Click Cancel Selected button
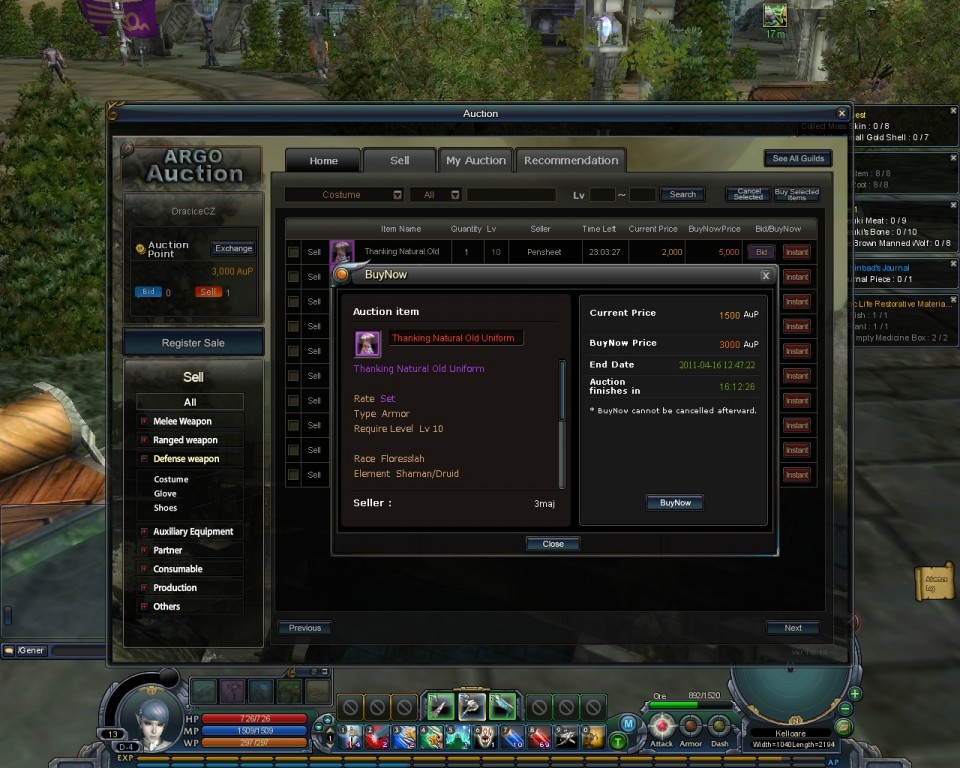Image resolution: width=960 pixels, height=768 pixels. [x=748, y=195]
